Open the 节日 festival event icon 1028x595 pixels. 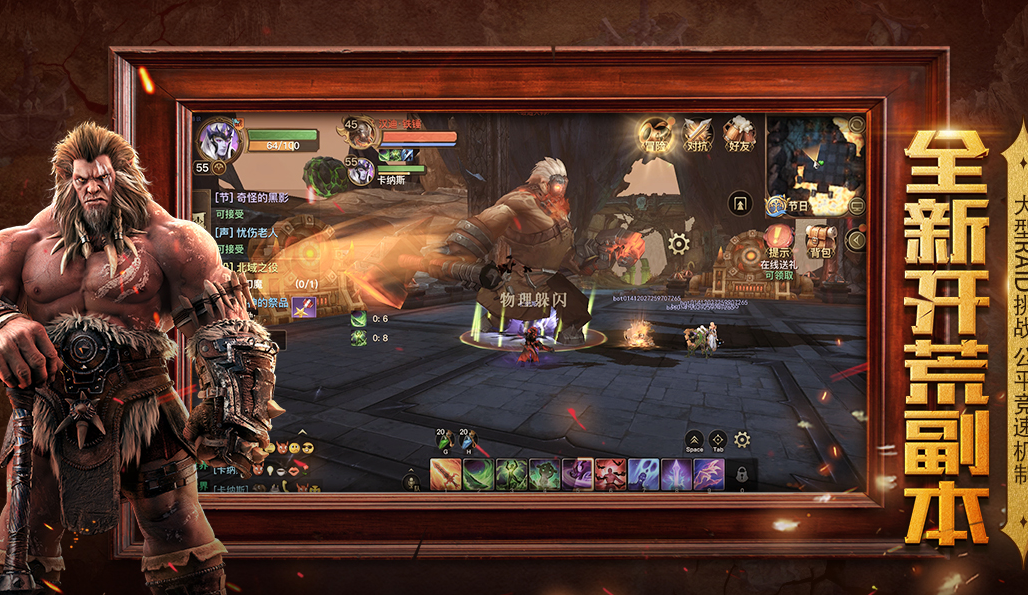pos(780,206)
